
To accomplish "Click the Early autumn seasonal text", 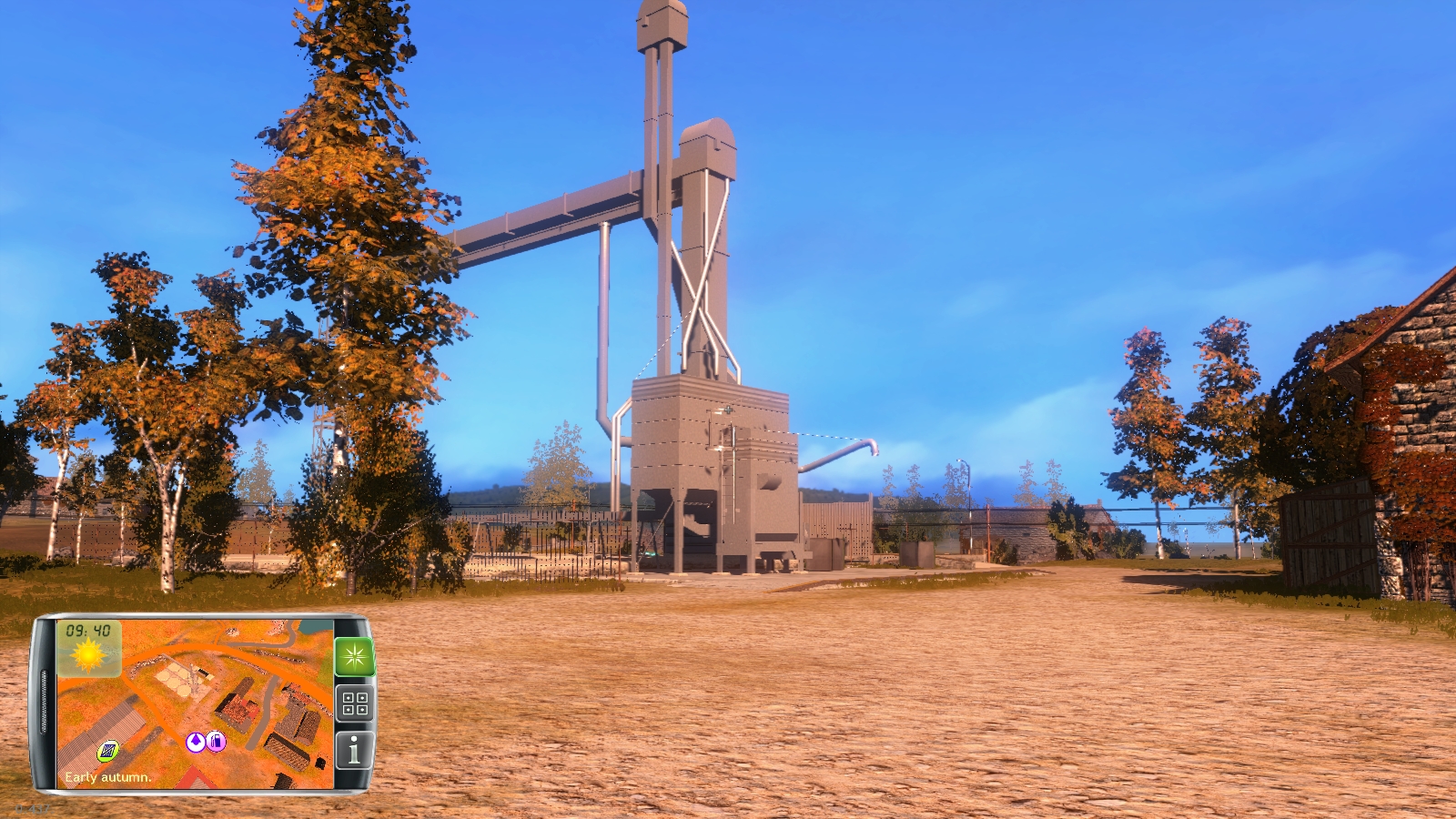I will pyautogui.click(x=107, y=777).
